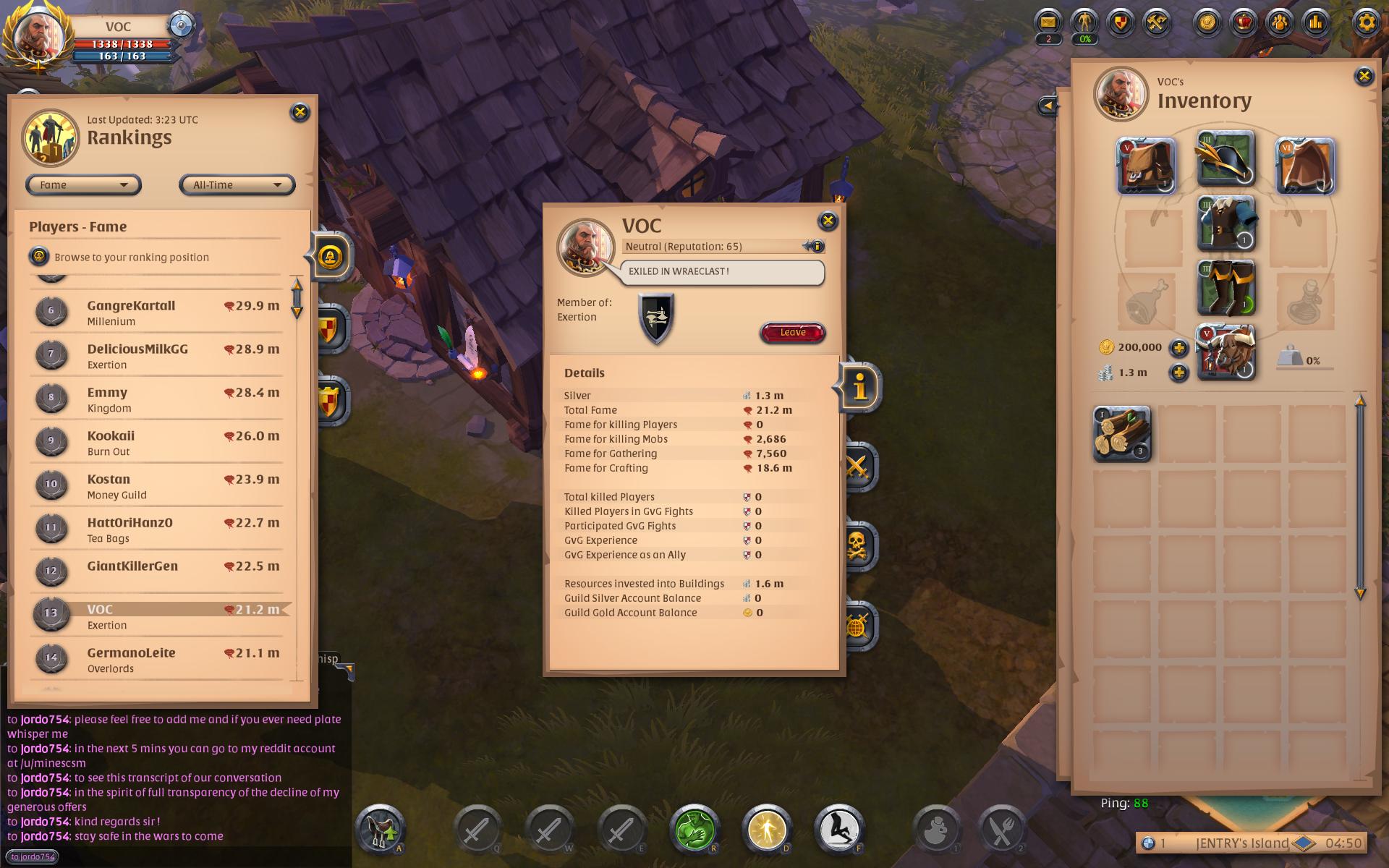Open the skull and crossbones tab

(x=857, y=546)
